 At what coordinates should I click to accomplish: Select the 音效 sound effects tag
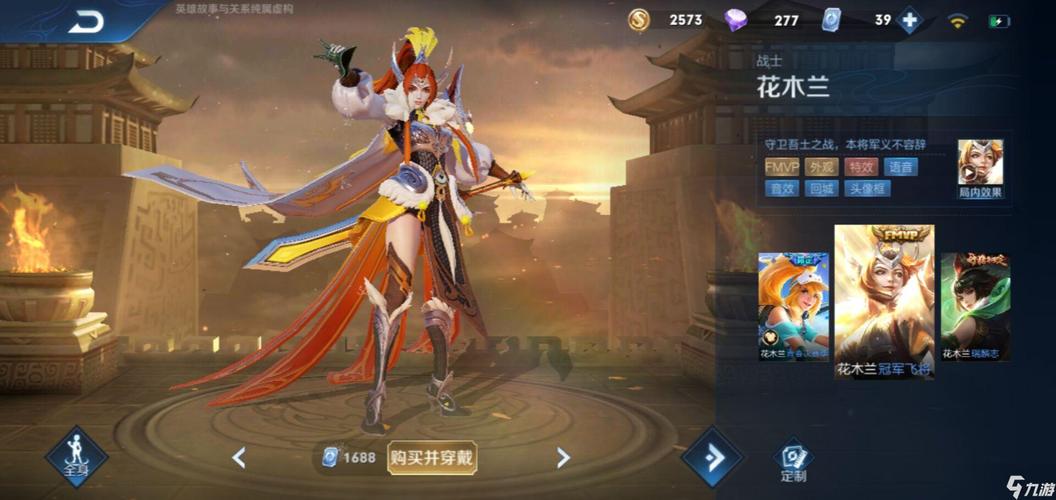[x=783, y=188]
